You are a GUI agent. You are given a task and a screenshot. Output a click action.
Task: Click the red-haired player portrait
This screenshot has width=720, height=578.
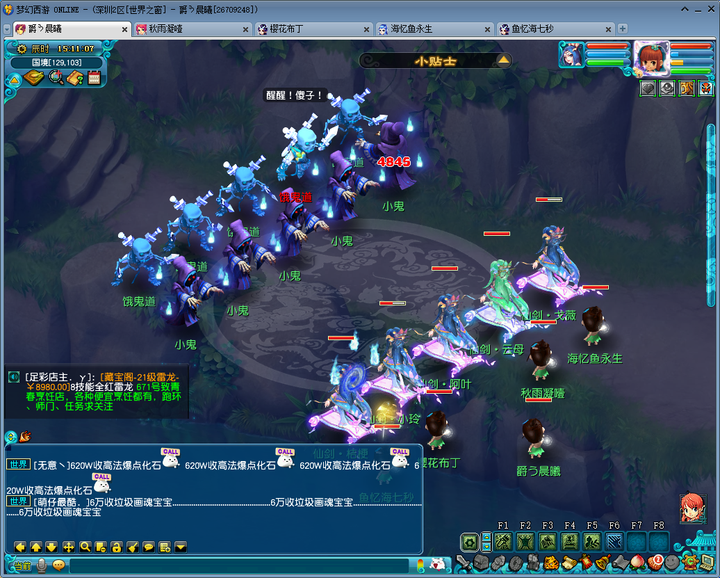point(650,58)
